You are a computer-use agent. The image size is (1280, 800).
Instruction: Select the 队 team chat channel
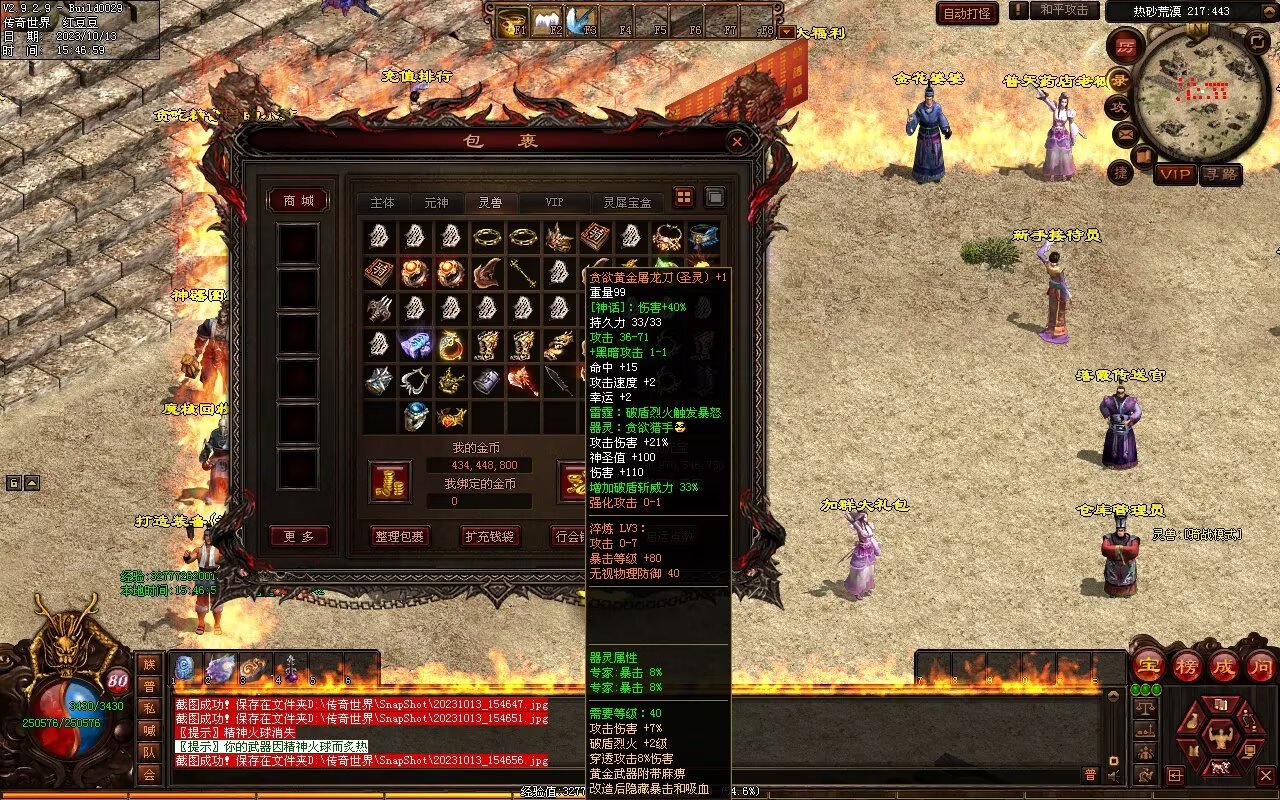[149, 752]
